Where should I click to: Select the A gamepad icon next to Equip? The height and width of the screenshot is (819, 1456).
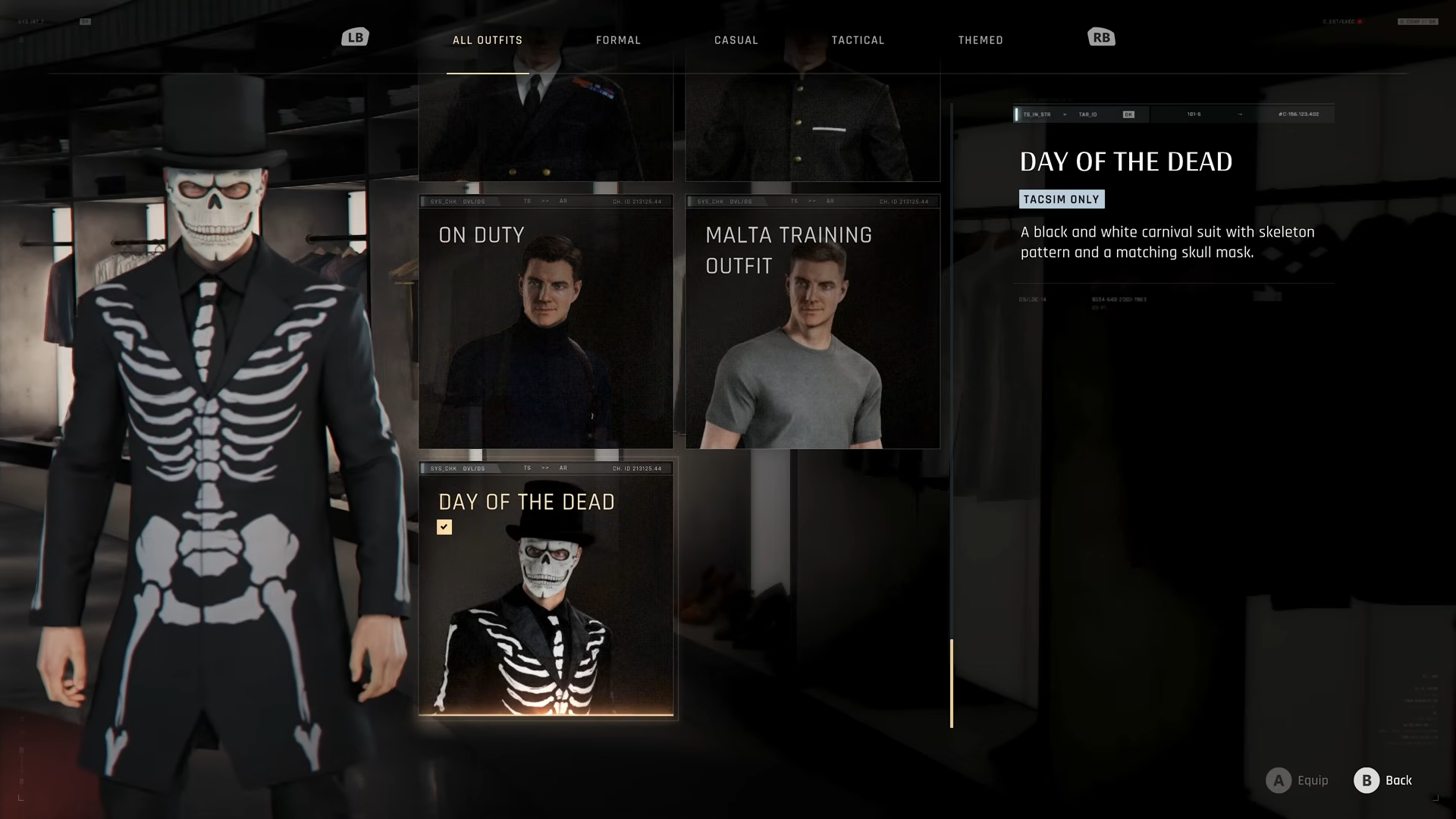tap(1277, 780)
